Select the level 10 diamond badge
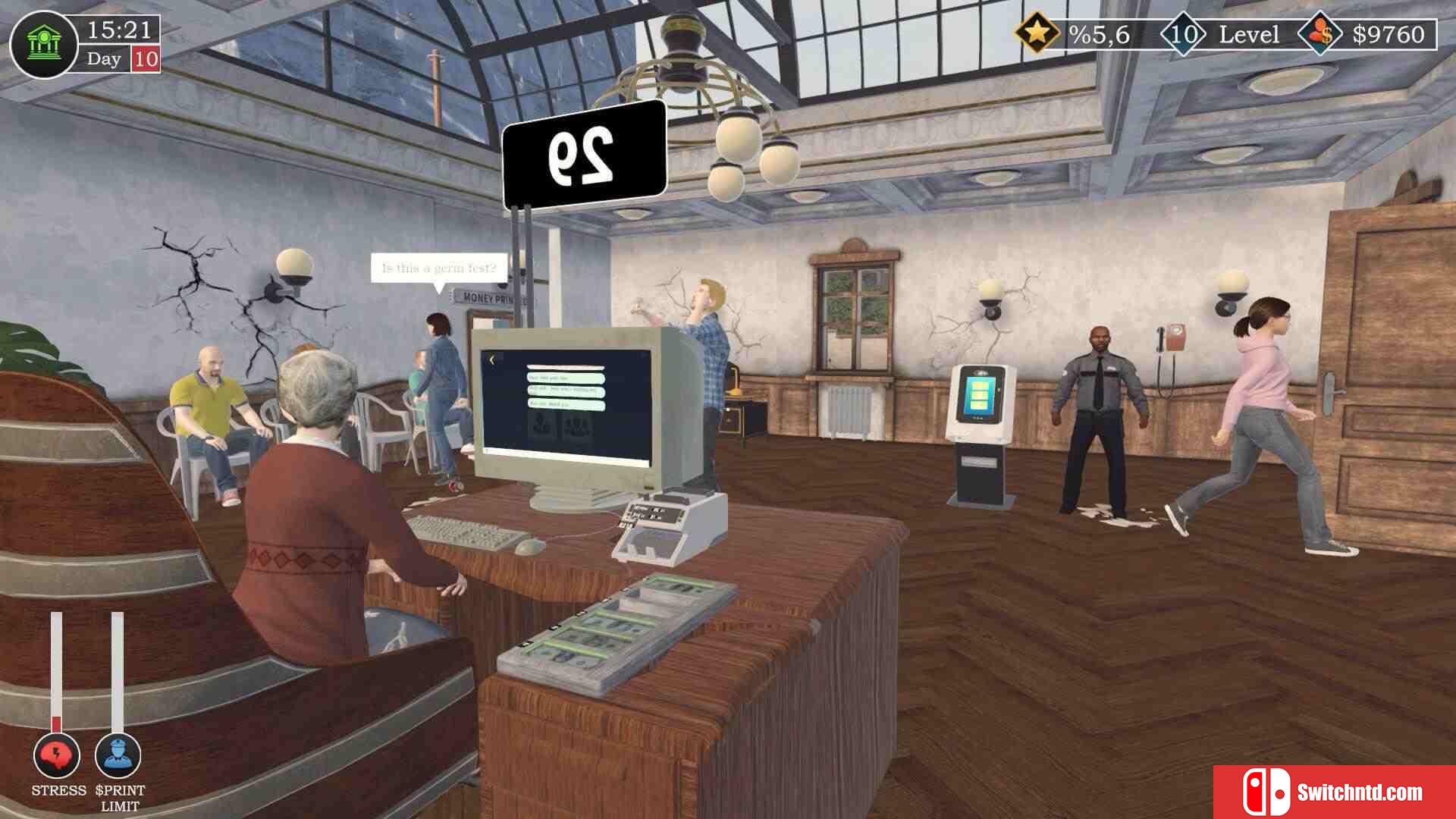1456x819 pixels. point(1183,34)
